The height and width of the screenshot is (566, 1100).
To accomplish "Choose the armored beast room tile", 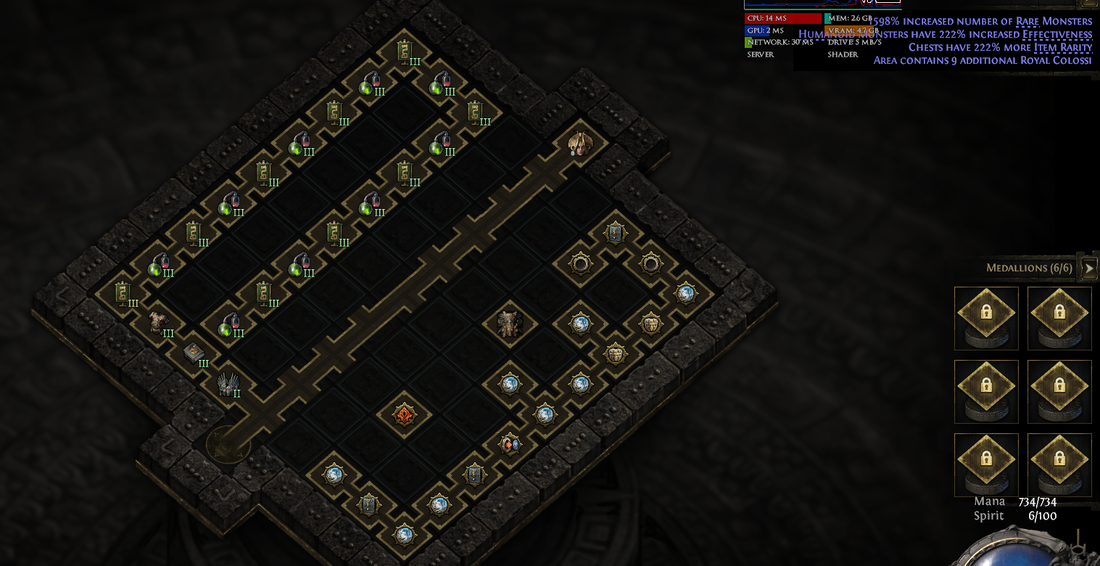I will pos(510,323).
